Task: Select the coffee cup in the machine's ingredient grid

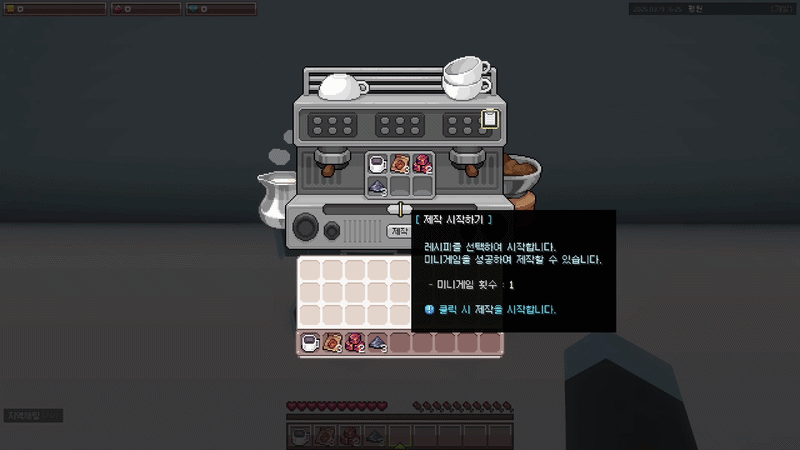Action: pyautogui.click(x=377, y=163)
